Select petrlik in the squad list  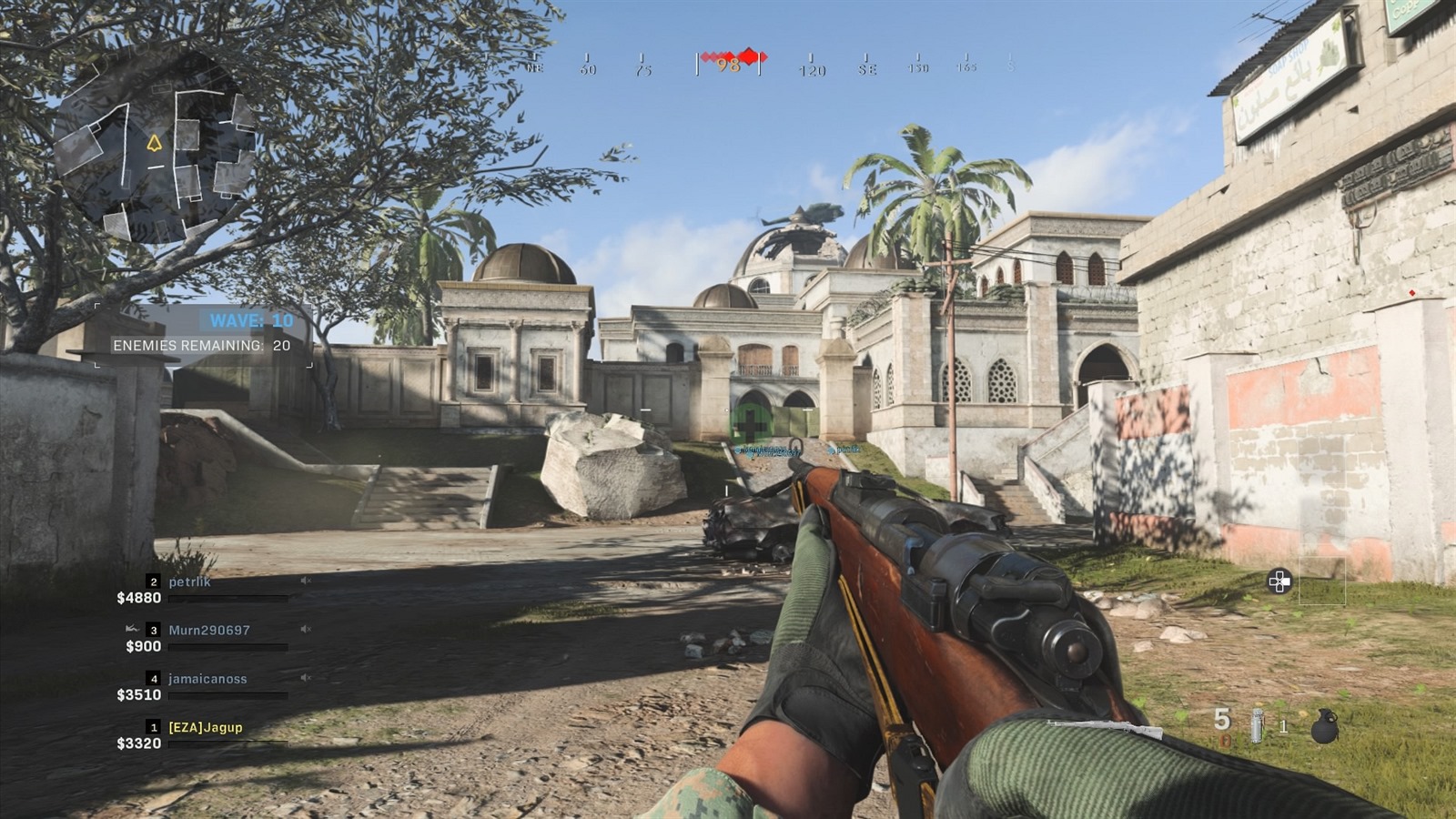point(189,581)
